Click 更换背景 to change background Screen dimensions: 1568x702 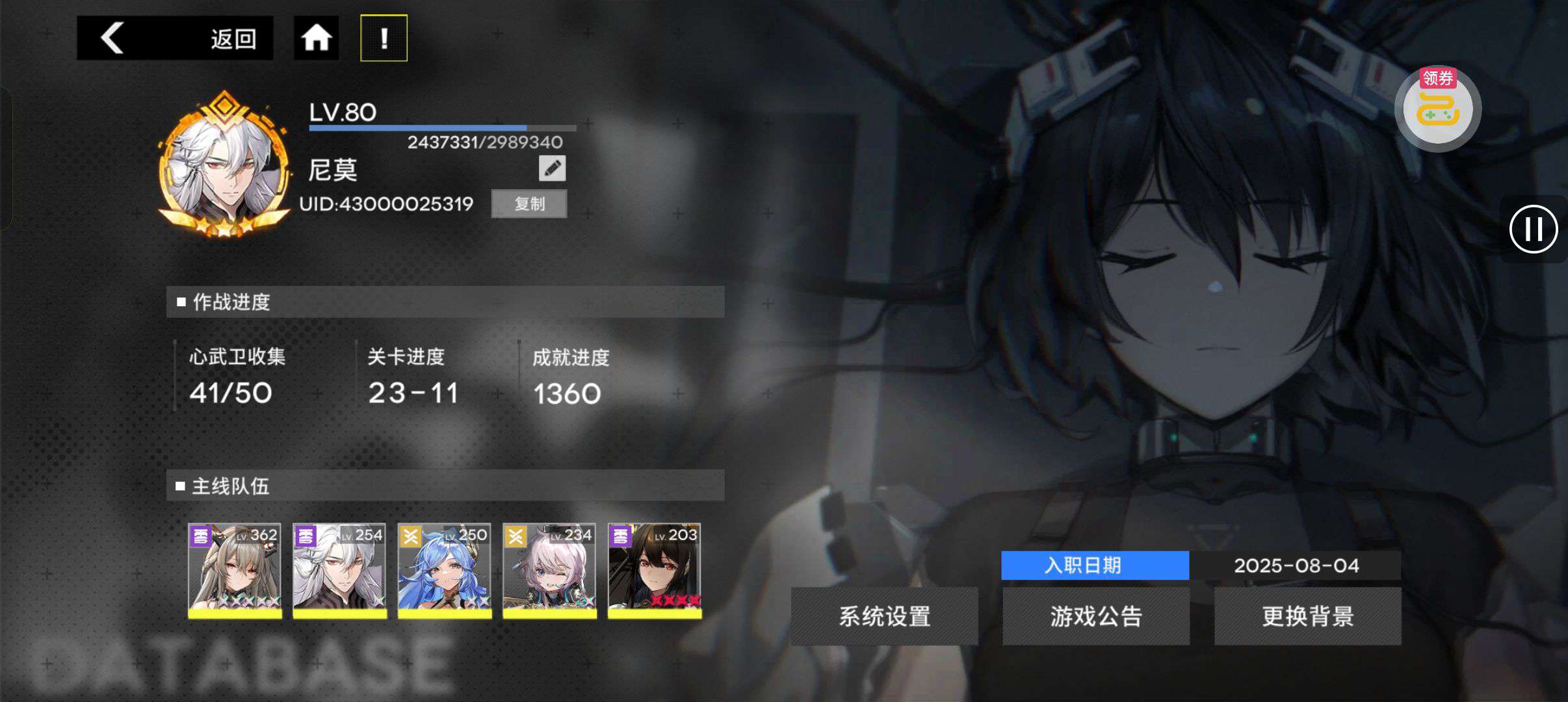point(1308,615)
